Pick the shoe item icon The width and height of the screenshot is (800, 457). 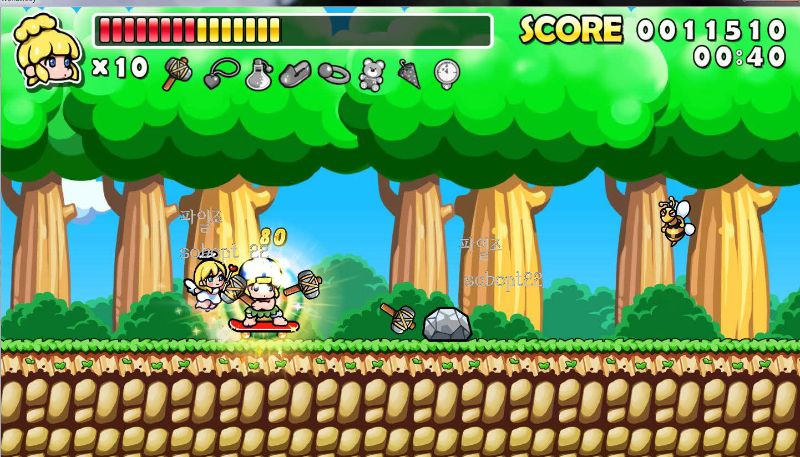(x=296, y=73)
